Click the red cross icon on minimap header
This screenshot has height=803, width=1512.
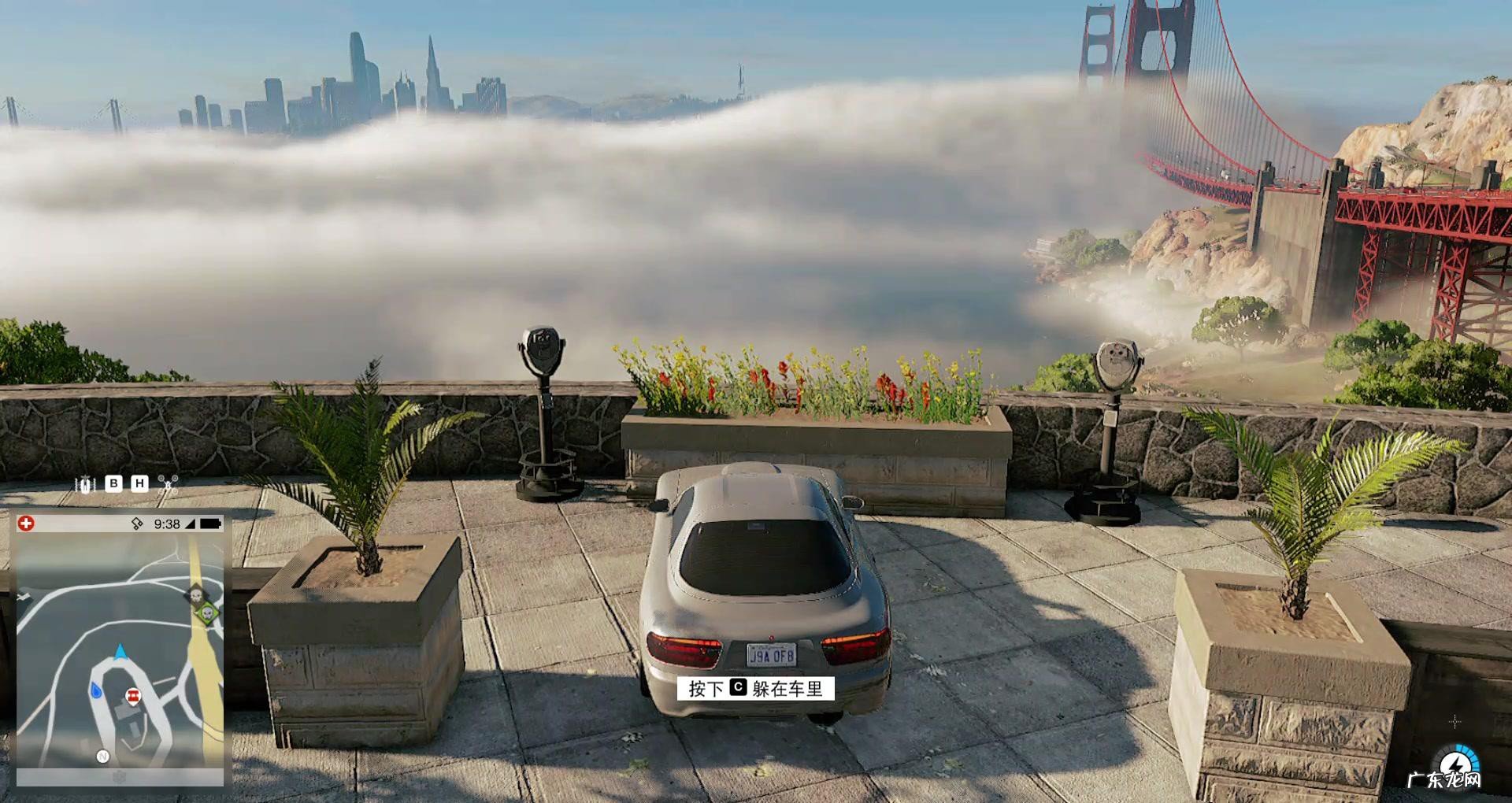click(27, 524)
